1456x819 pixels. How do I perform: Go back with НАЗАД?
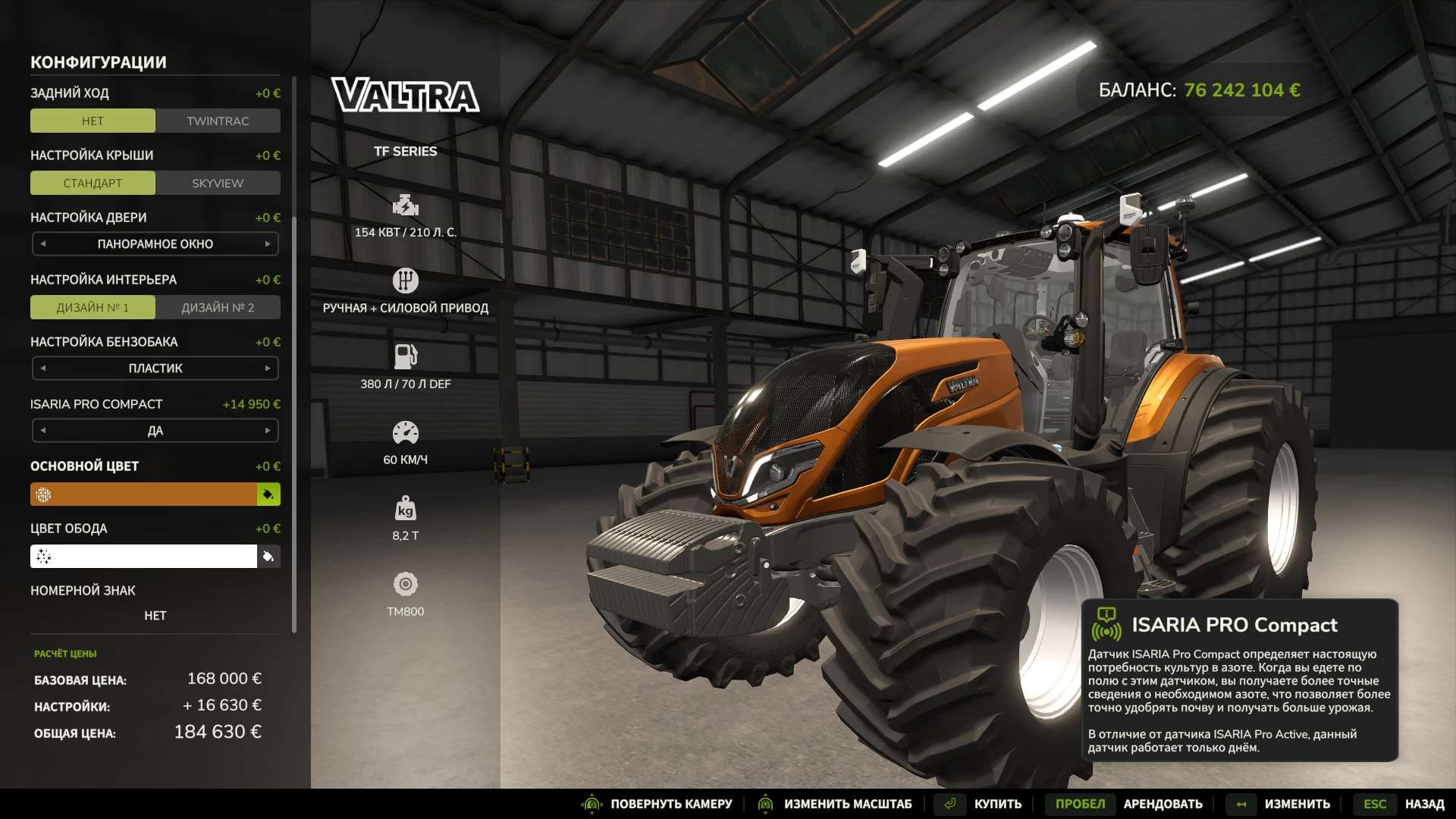1423,804
